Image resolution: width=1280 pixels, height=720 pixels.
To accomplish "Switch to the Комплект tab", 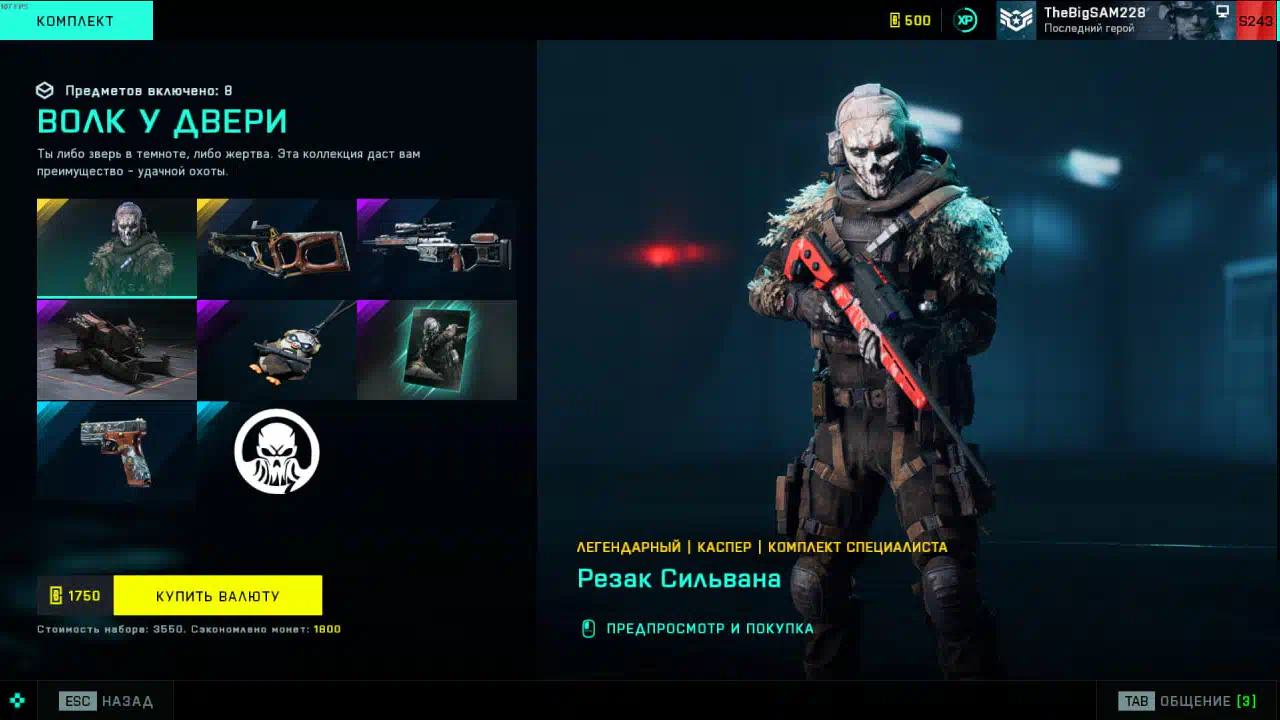I will tap(76, 20).
